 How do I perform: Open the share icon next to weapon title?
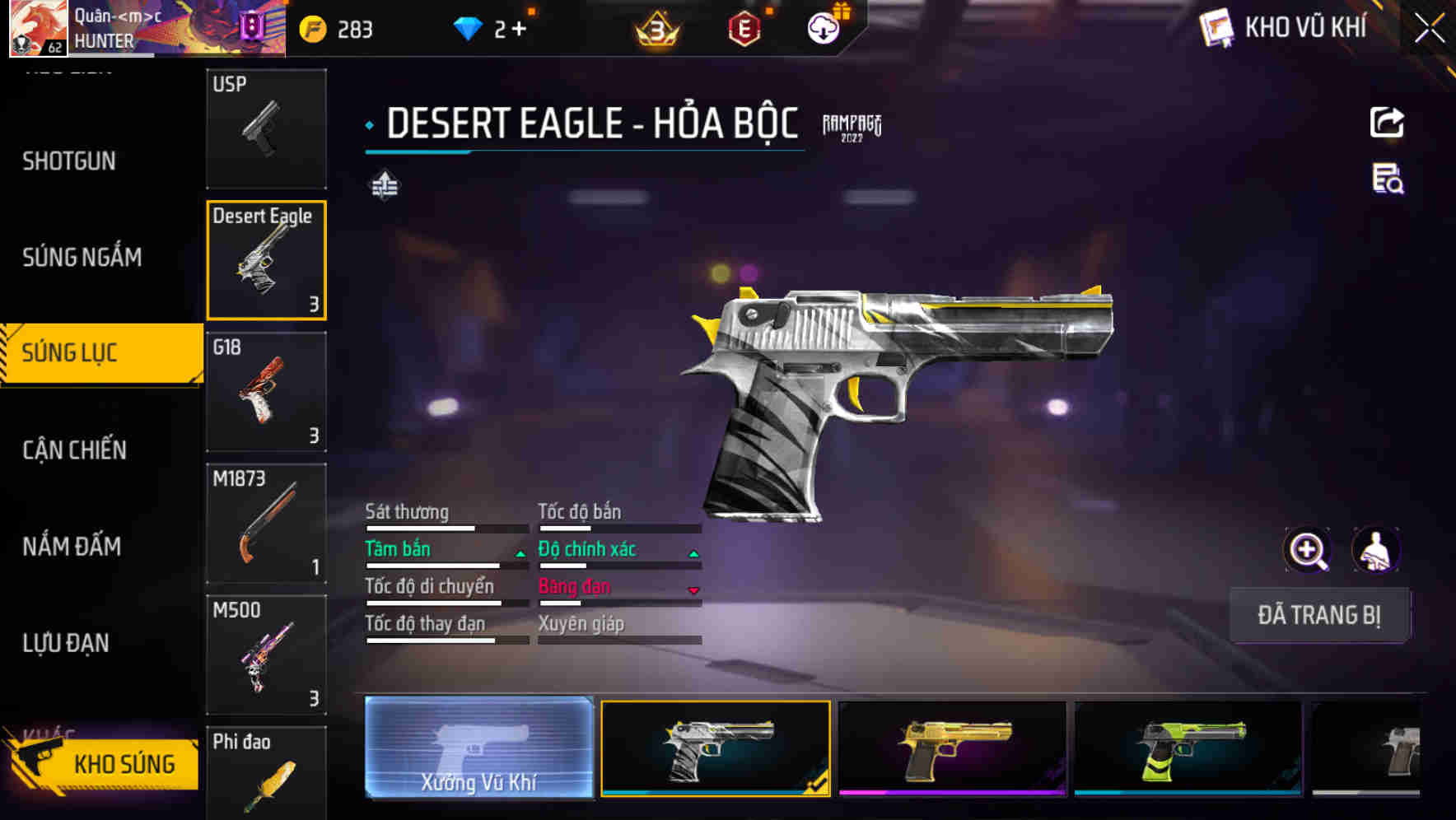point(1387,122)
